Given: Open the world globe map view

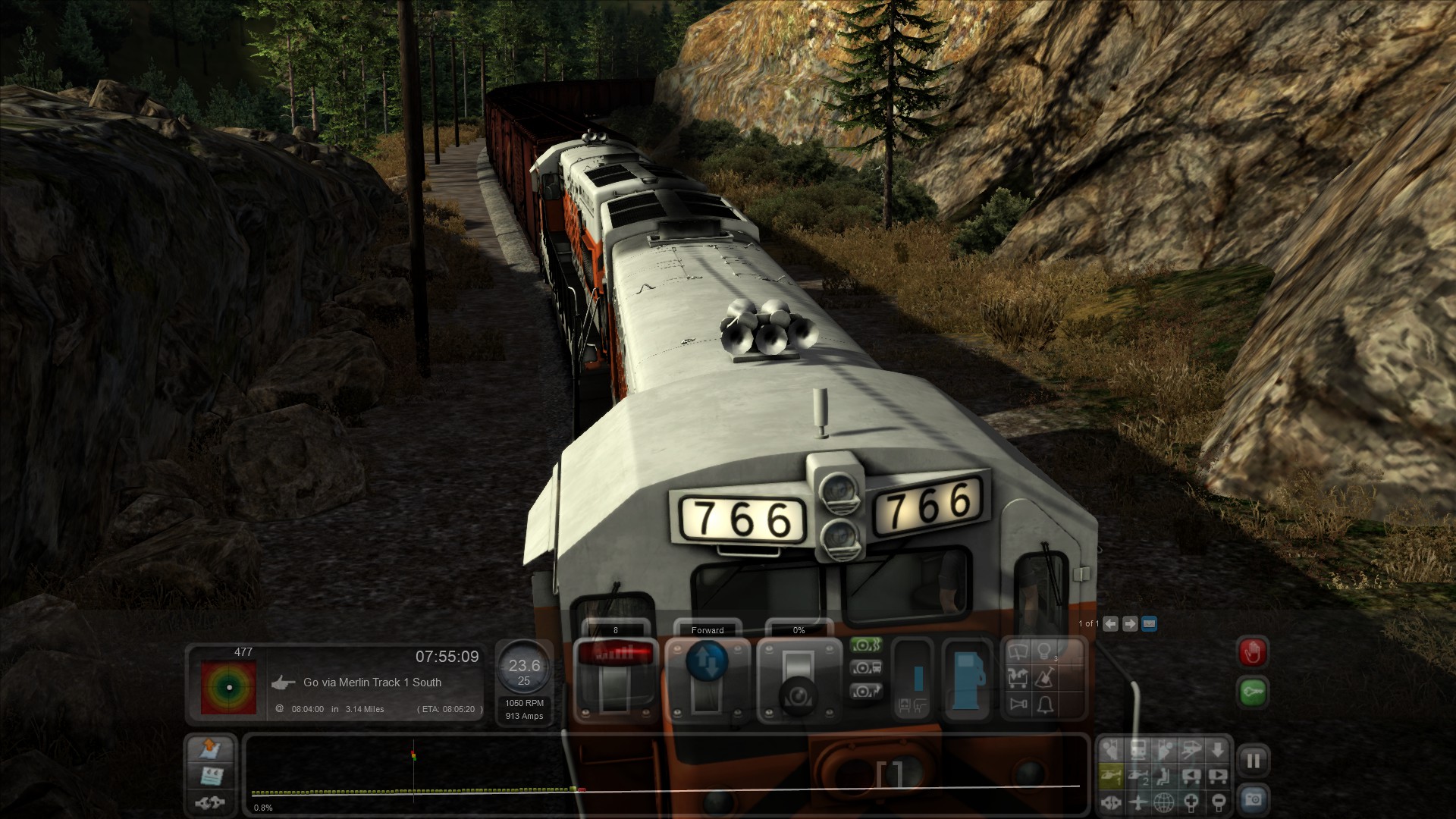Looking at the screenshot, I should point(1164,802).
